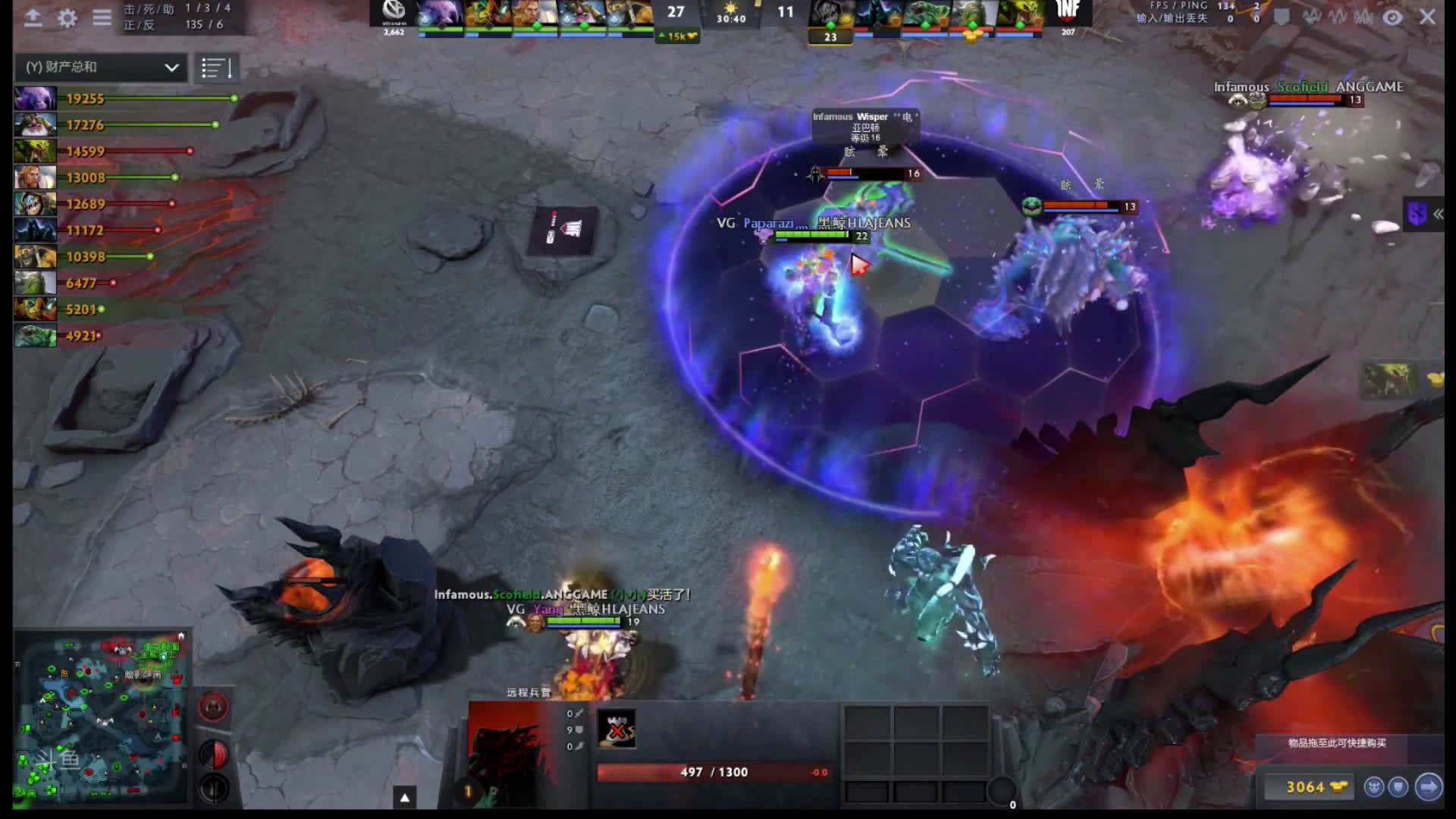Toggle the eye visibility icon
Image resolution: width=1456 pixels, height=819 pixels.
(x=1392, y=17)
